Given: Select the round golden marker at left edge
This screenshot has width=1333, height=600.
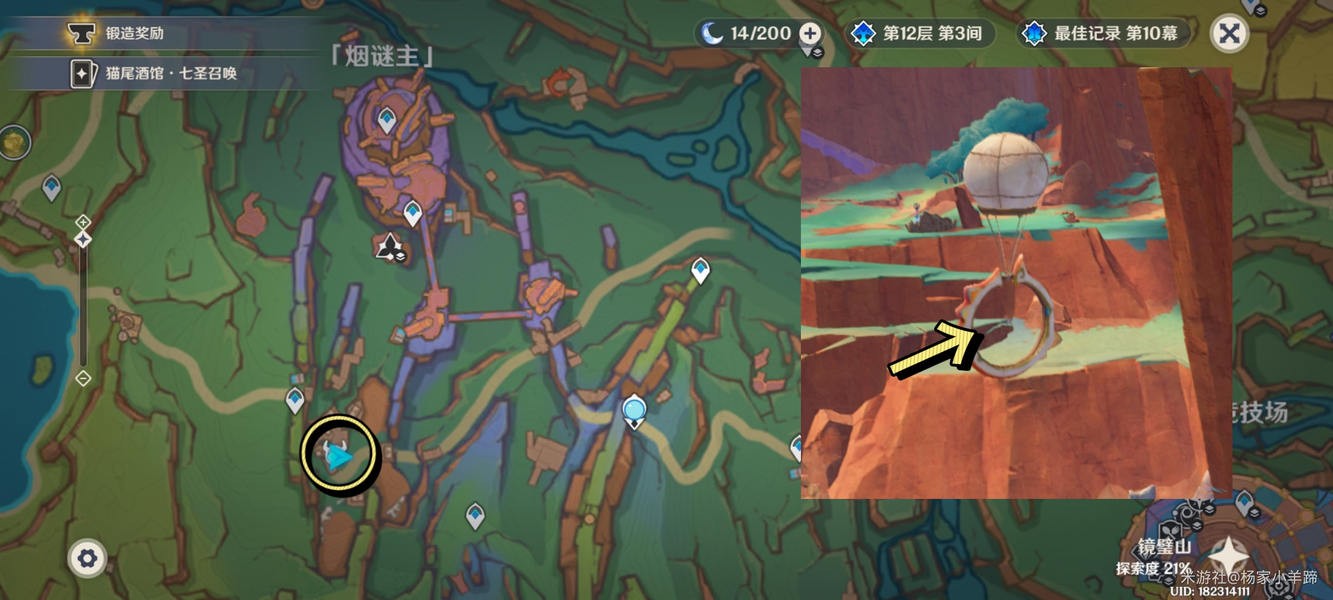Looking at the screenshot, I should (12, 143).
